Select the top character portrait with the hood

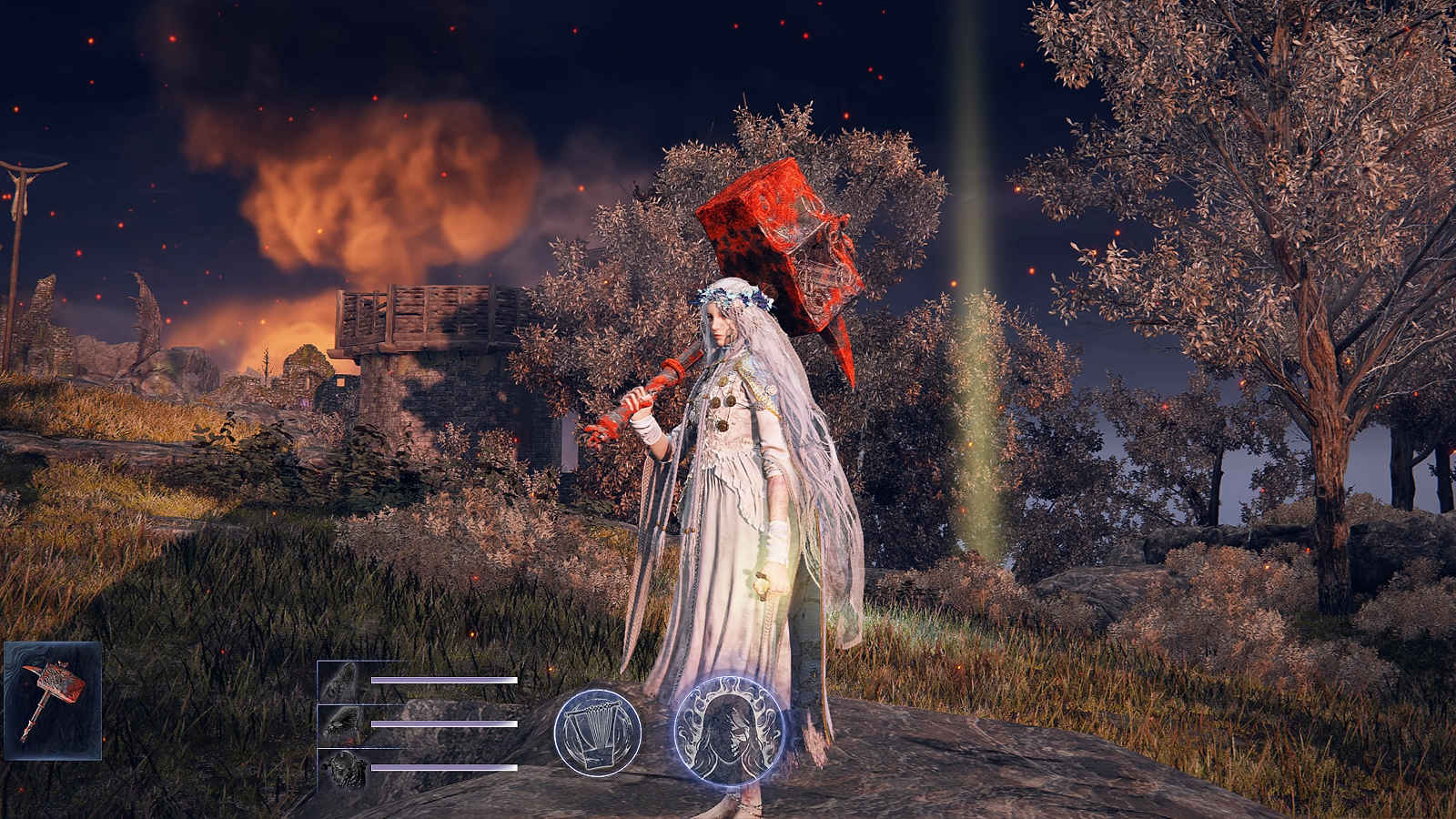tap(342, 681)
